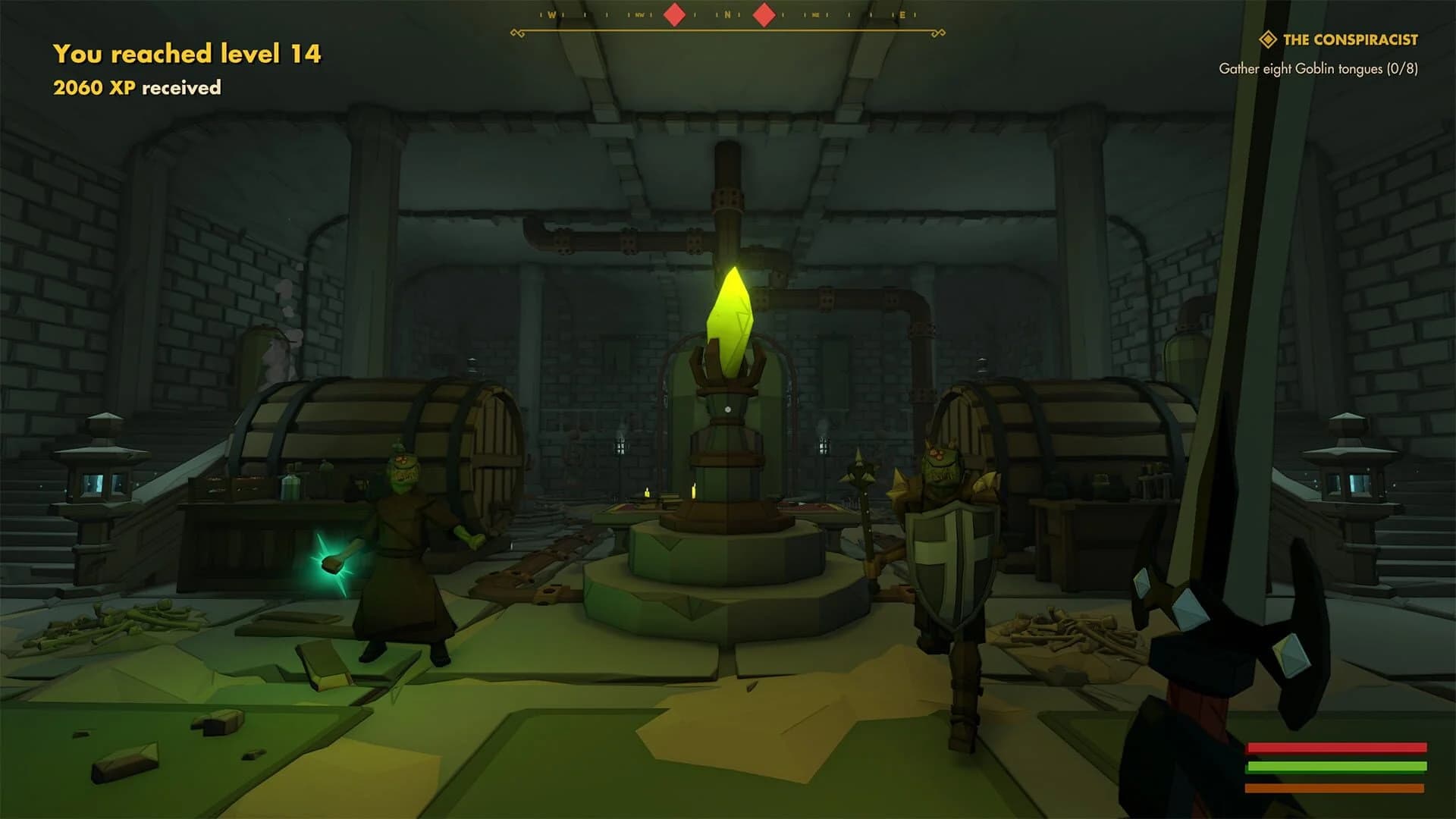Click the You reached level 14 notification
The image size is (1456, 819).
[187, 54]
